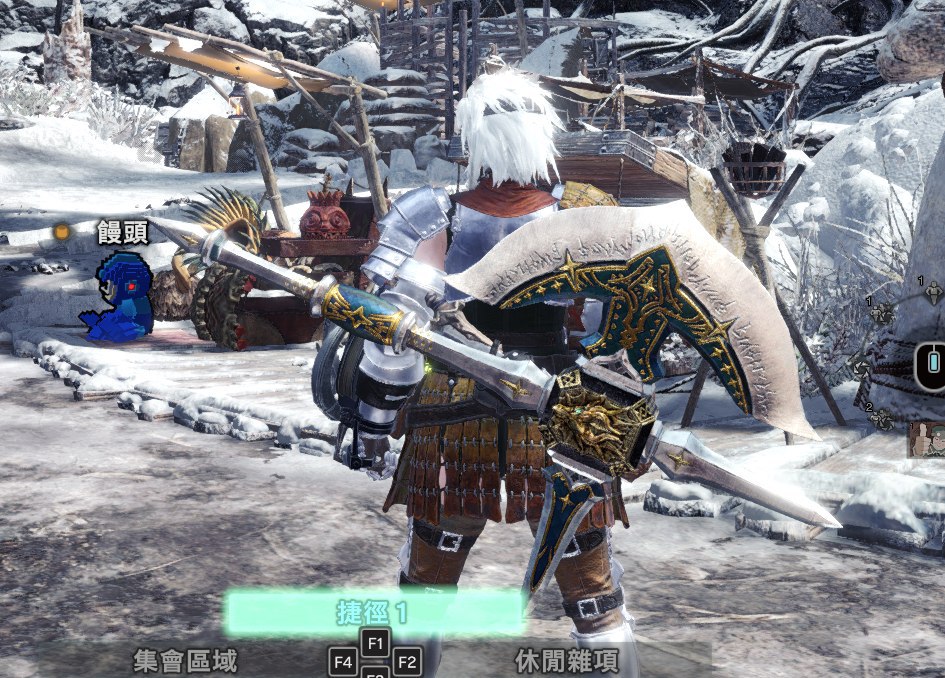Switch to the 休閒雜項 shortcut set
This screenshot has width=945, height=678.
coord(566,660)
